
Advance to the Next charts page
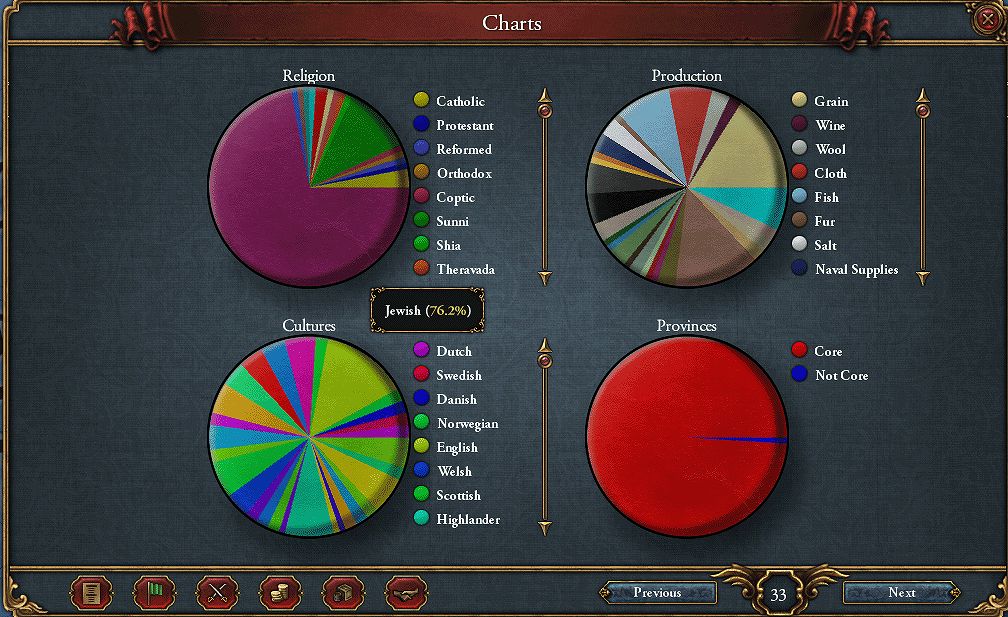[901, 593]
